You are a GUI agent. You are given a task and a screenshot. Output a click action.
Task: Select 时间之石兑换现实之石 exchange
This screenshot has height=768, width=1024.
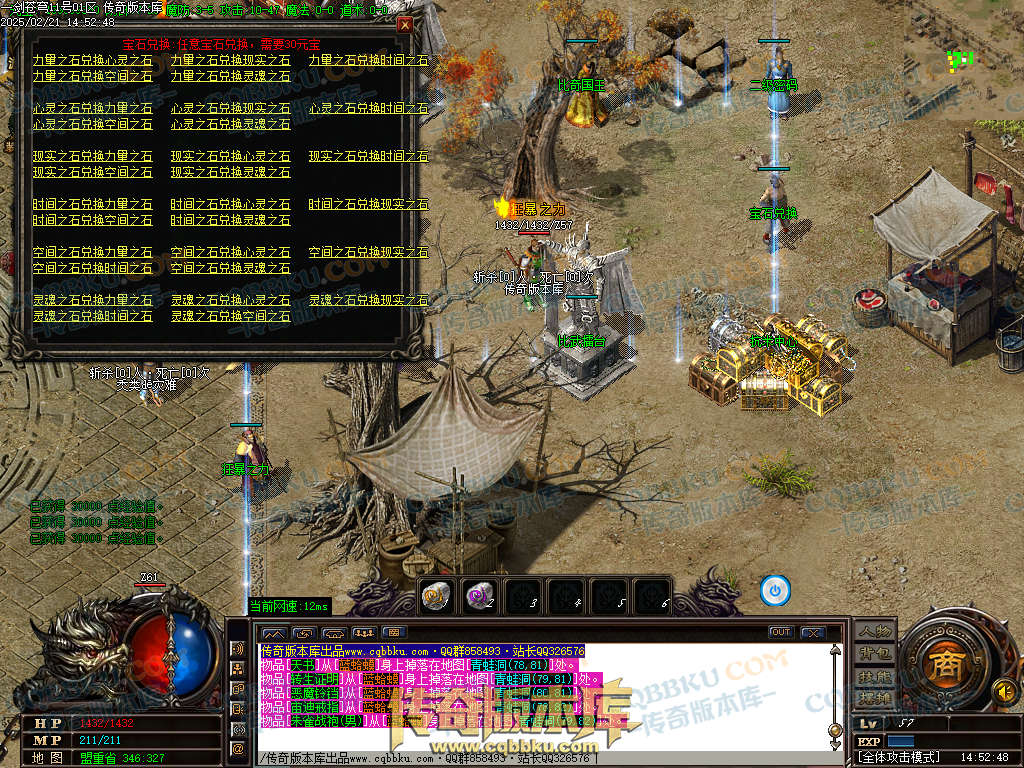pyautogui.click(x=368, y=204)
